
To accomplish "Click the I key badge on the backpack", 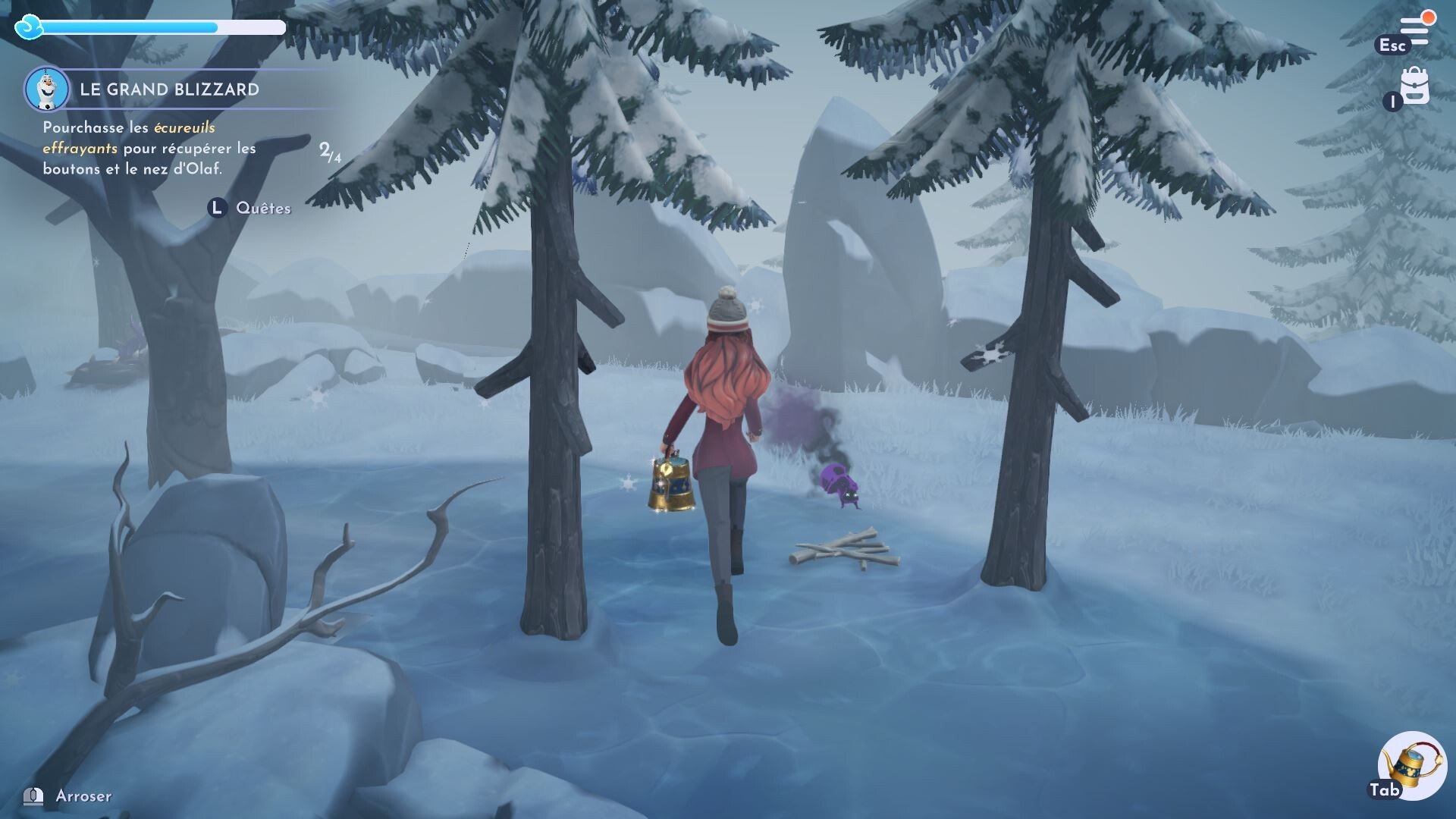I will pyautogui.click(x=1392, y=100).
